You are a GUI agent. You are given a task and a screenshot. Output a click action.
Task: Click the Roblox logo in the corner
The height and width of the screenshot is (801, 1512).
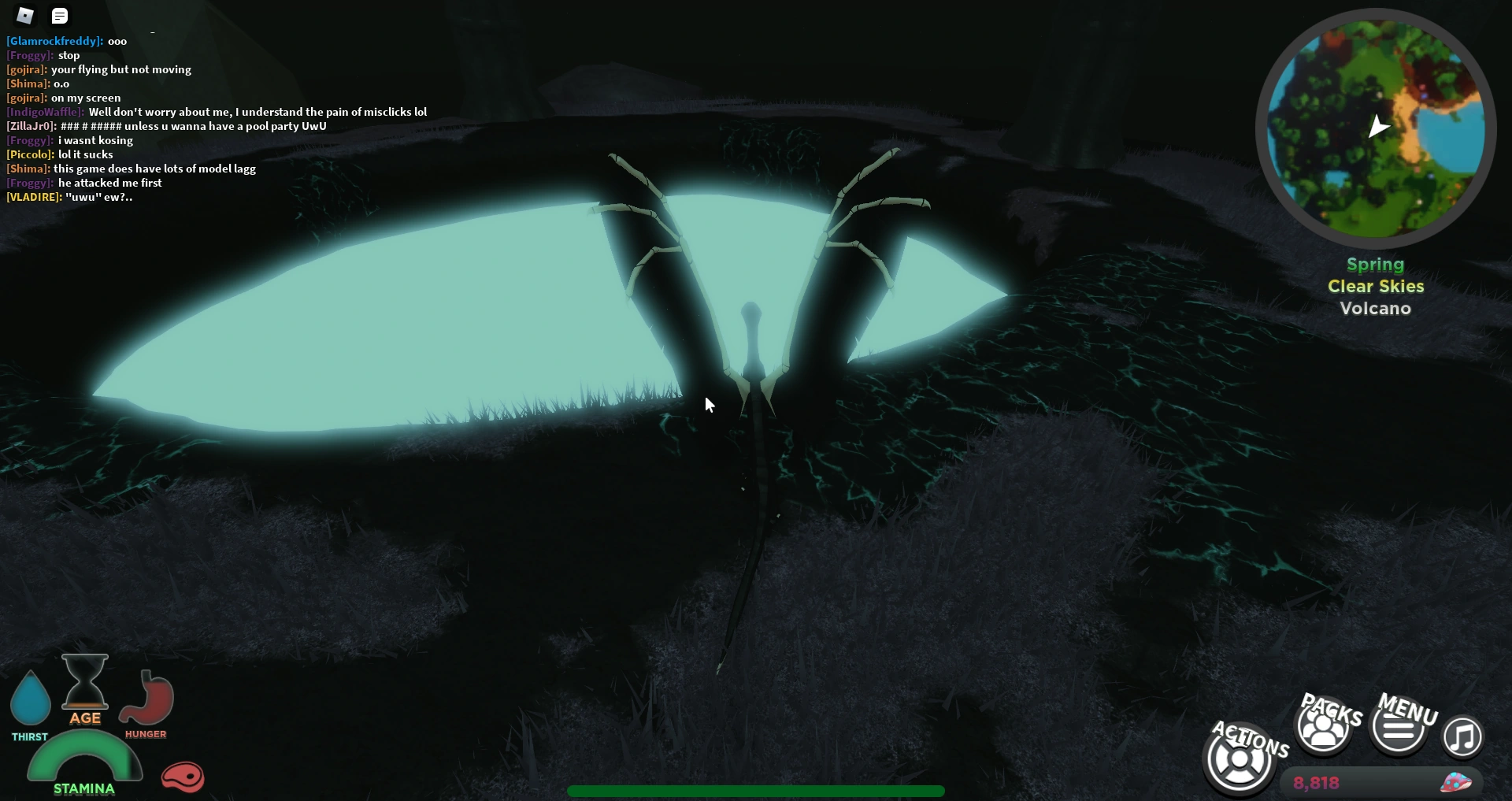pos(24,15)
